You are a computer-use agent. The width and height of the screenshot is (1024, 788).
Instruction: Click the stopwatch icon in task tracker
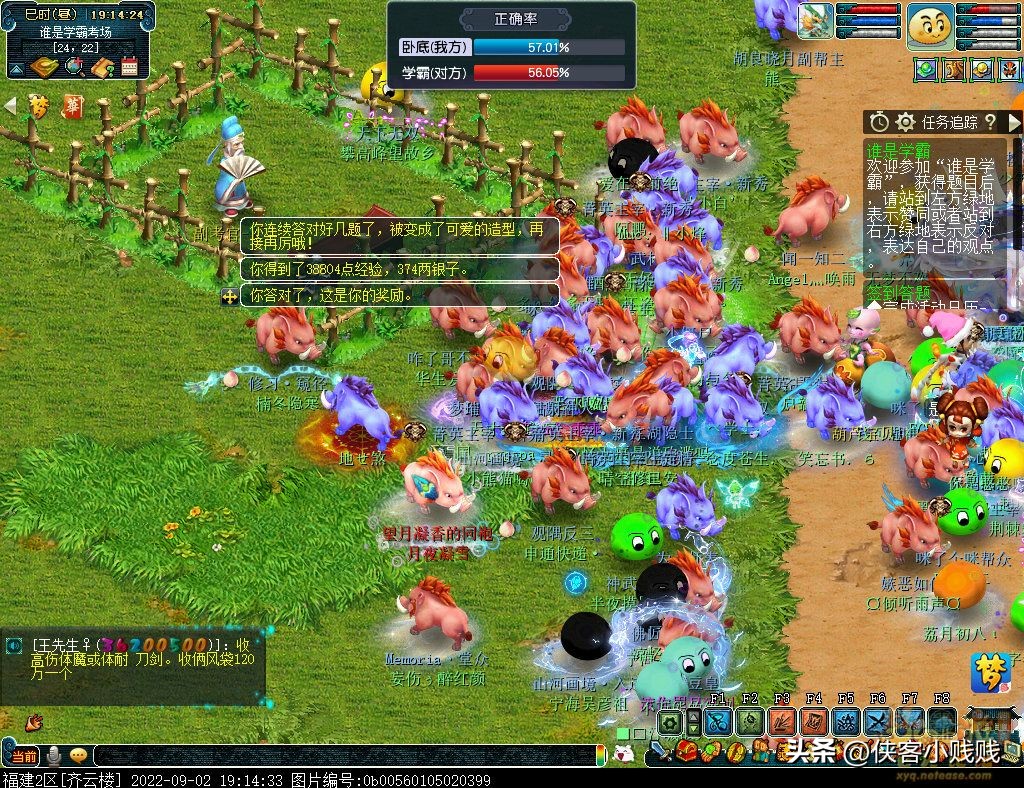pos(879,122)
